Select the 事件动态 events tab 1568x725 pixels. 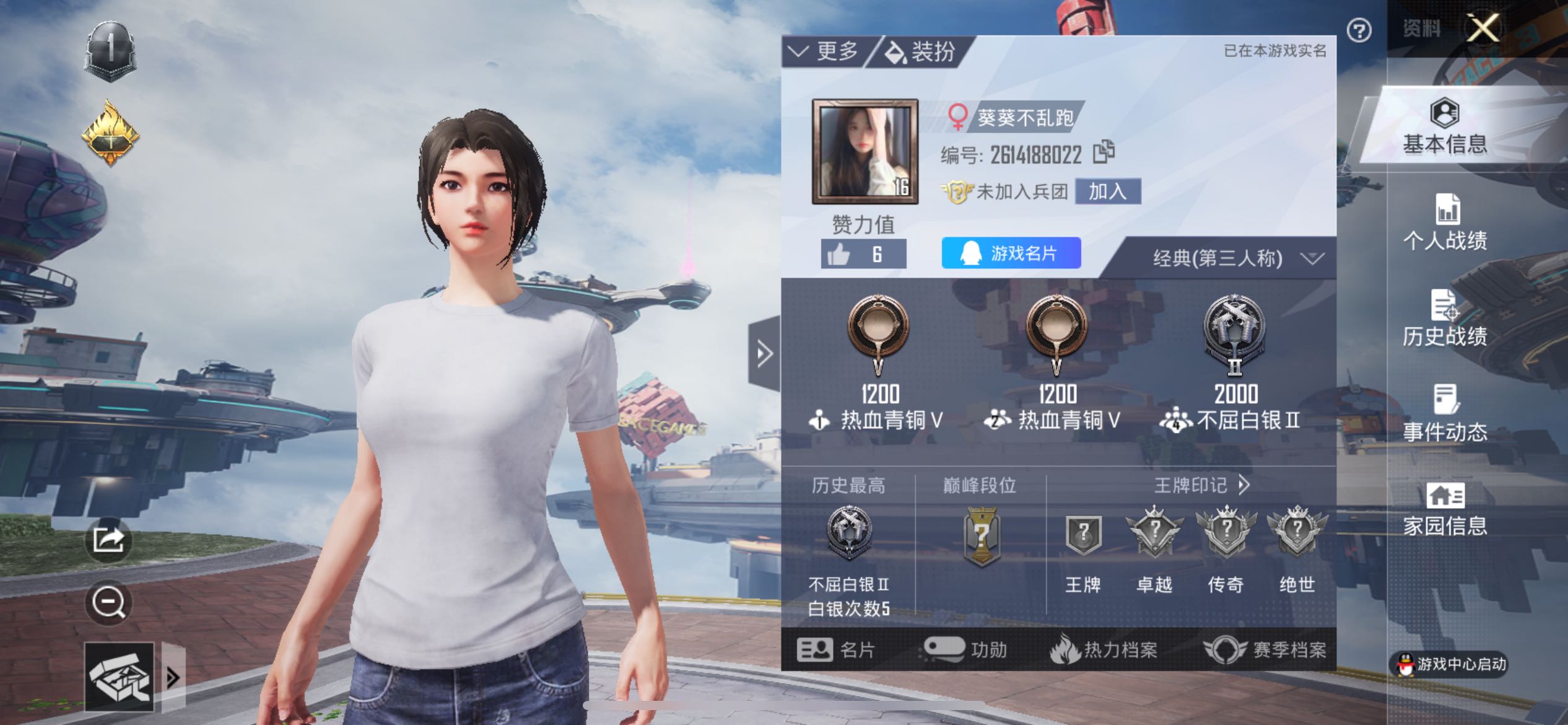(x=1445, y=414)
